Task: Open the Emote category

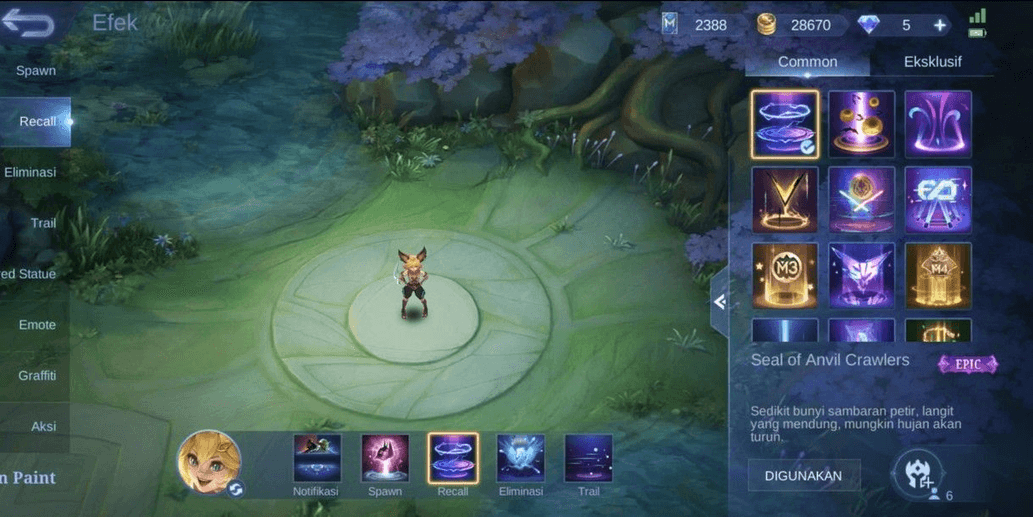Action: tap(38, 325)
